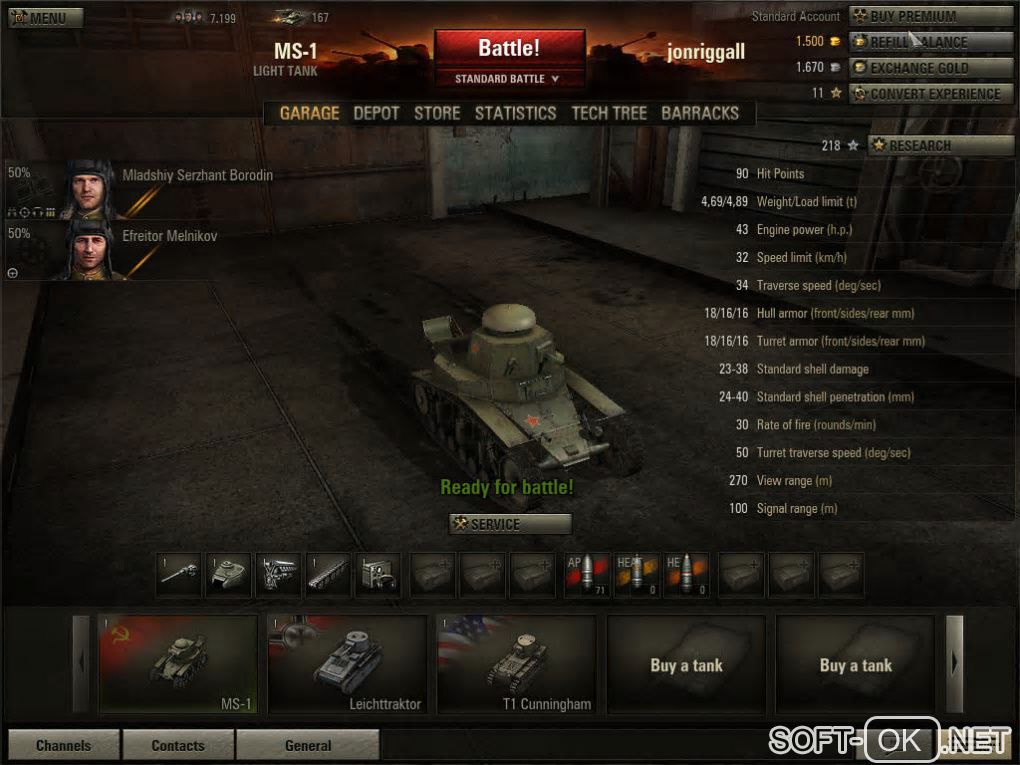Open the Research button
The height and width of the screenshot is (765, 1020).
940,145
